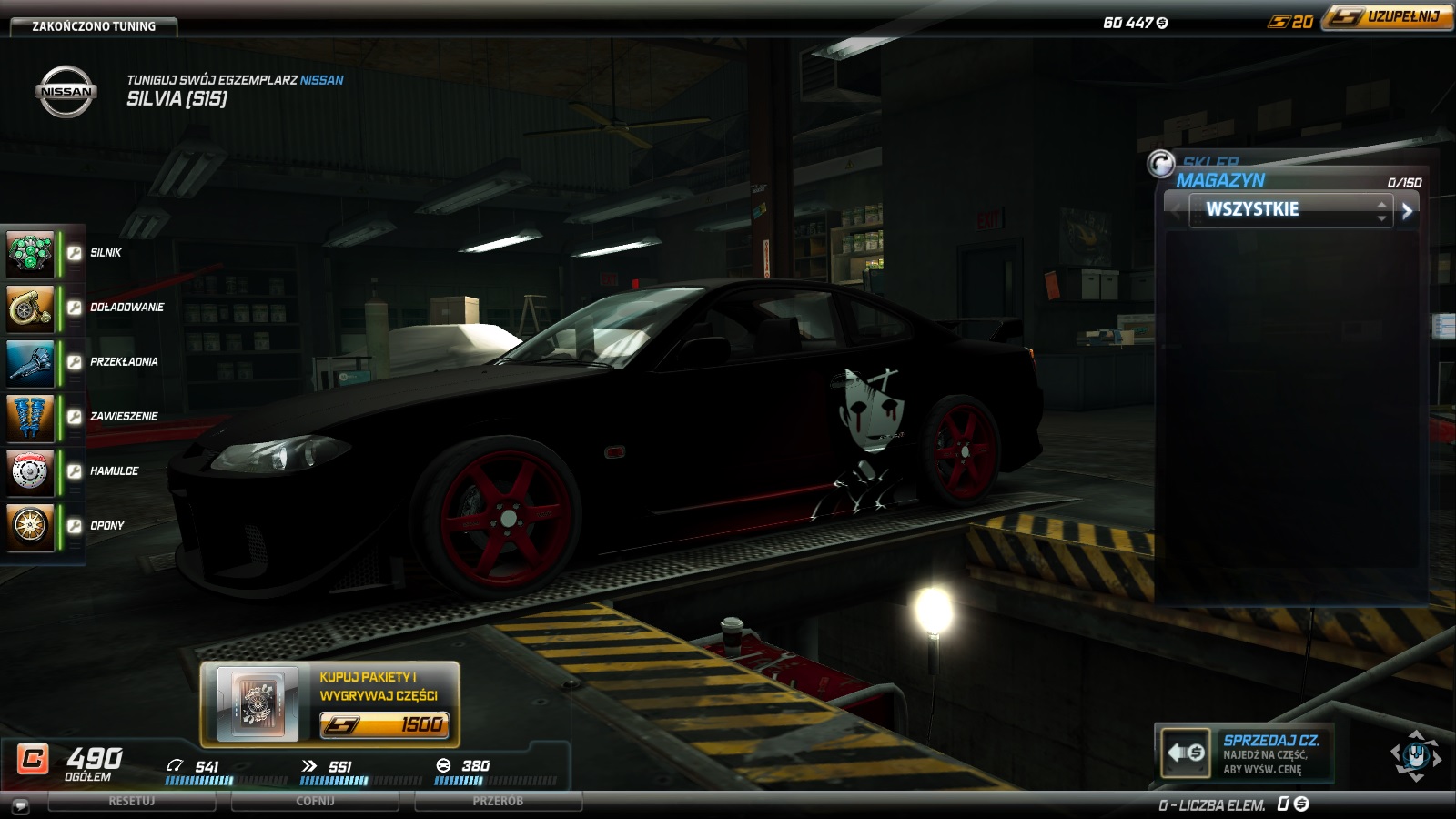
Task: Buy the card pack for 1500
Action: [383, 724]
